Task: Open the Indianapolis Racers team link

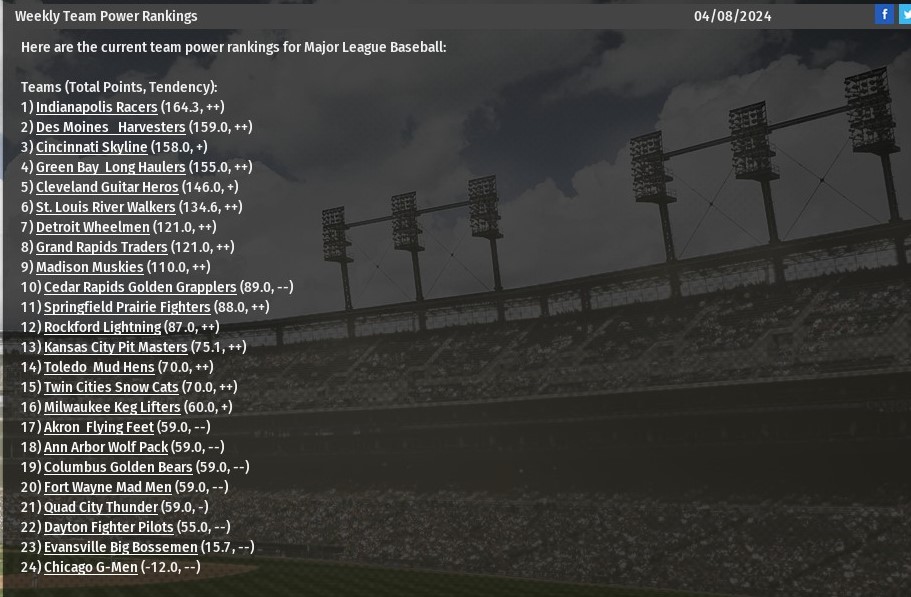Action: [x=96, y=107]
